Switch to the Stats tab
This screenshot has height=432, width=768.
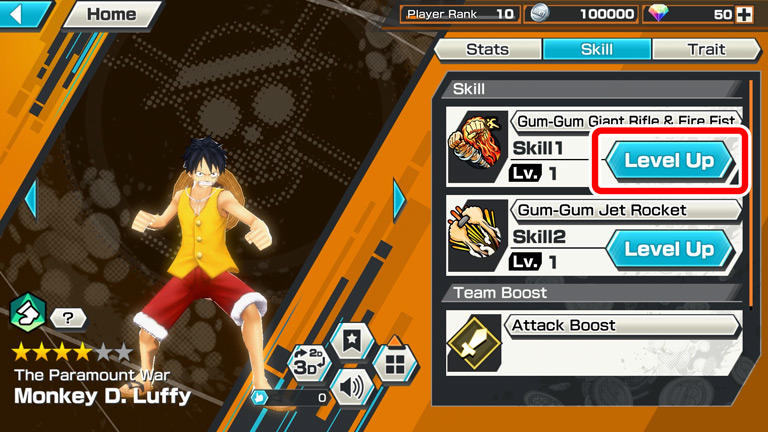pyautogui.click(x=488, y=49)
